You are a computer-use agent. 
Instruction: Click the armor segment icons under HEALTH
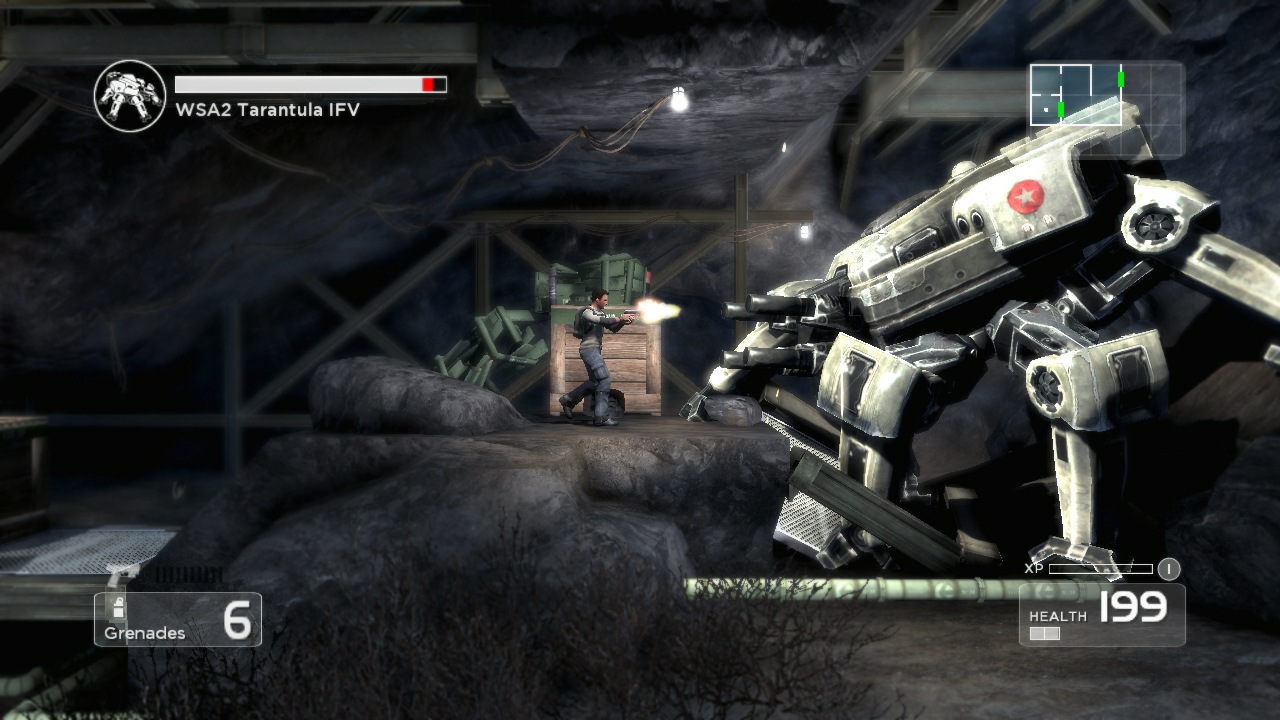point(1044,632)
